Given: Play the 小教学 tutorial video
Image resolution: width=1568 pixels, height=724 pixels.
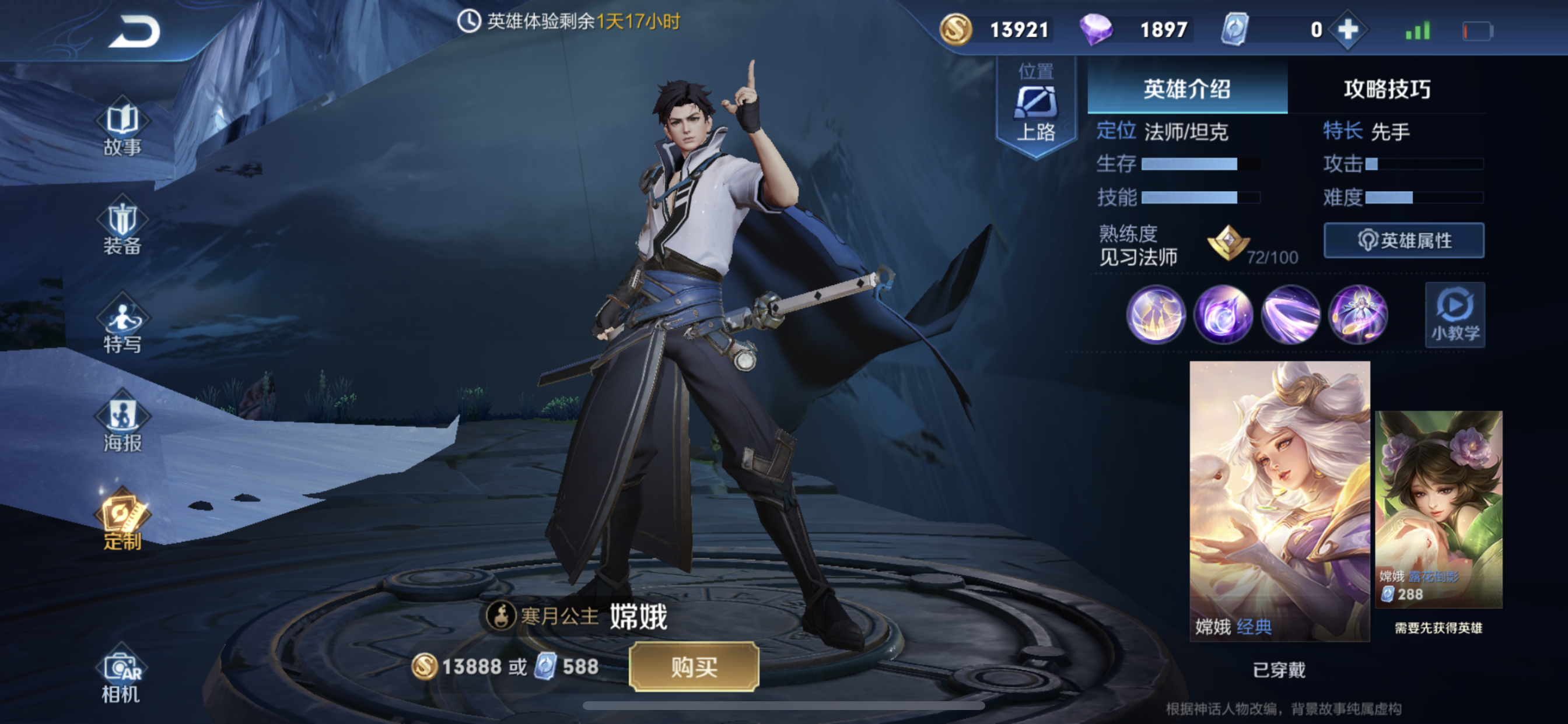Looking at the screenshot, I should tap(1454, 315).
